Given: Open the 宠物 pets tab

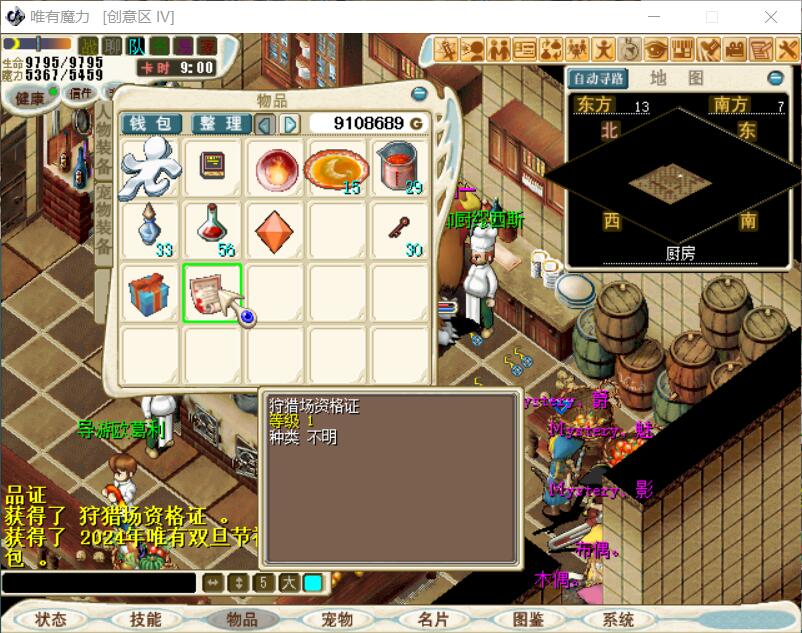Looking at the screenshot, I should [x=337, y=619].
